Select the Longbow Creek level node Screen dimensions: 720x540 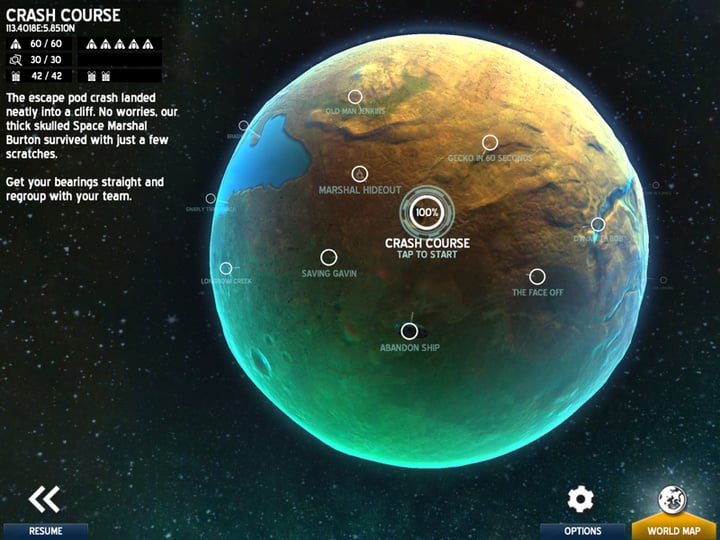(226, 268)
